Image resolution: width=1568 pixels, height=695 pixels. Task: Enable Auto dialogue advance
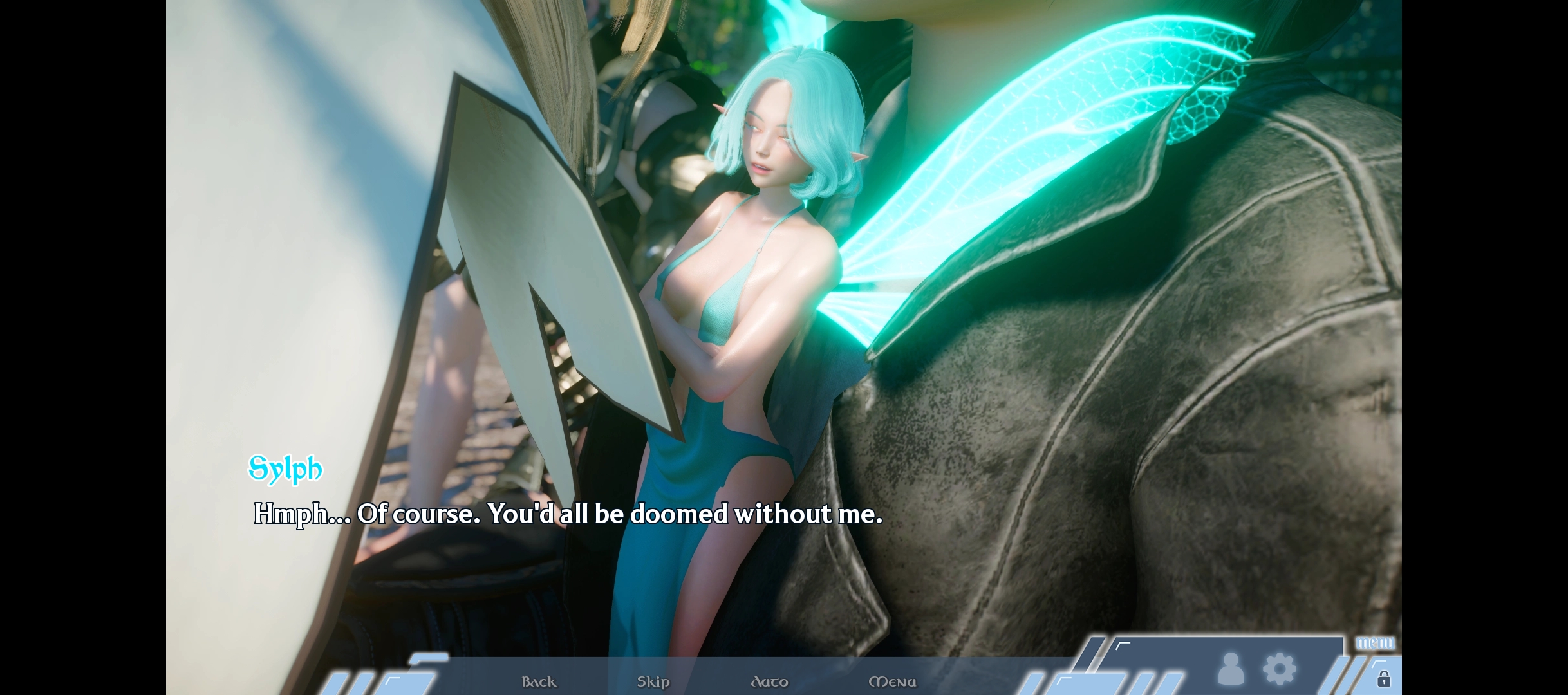coord(769,681)
